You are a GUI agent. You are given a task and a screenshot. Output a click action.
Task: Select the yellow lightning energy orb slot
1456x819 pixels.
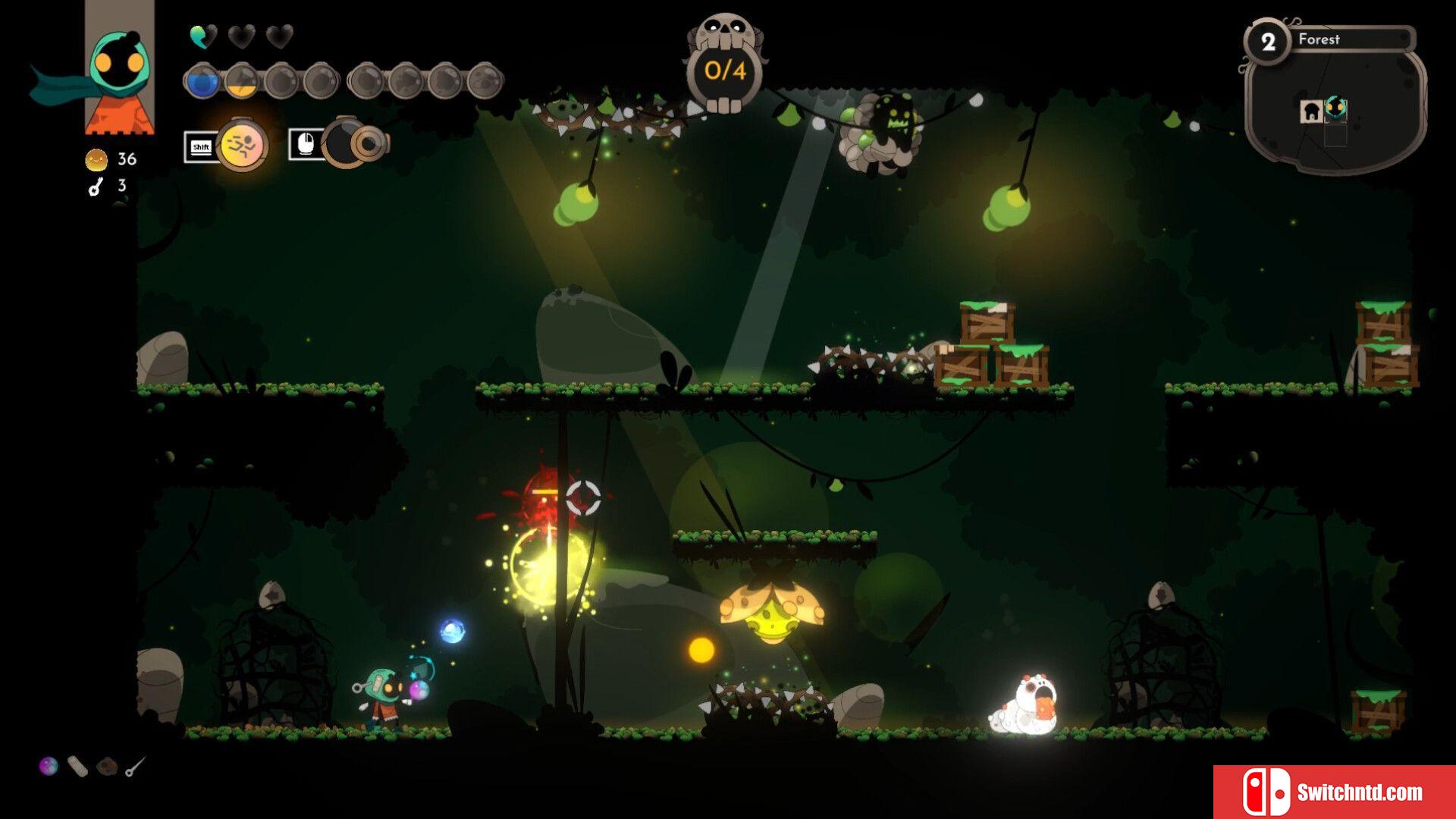(x=242, y=80)
